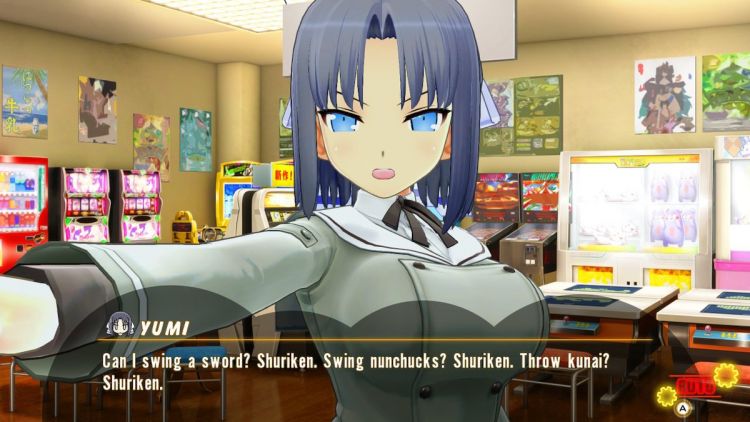Toggle the red AUTO advance indicator
This screenshot has height=422, width=750.
pyautogui.click(x=693, y=385)
